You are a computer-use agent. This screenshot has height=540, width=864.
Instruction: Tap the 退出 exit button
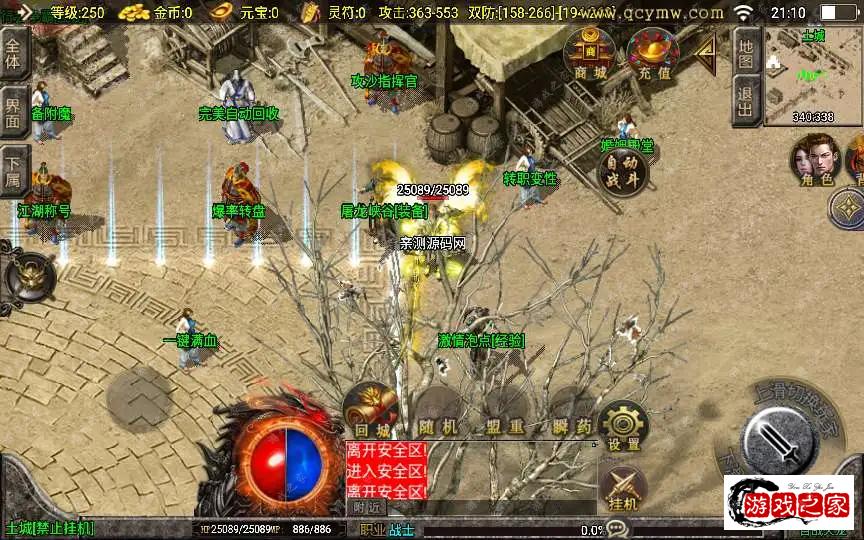point(744,100)
